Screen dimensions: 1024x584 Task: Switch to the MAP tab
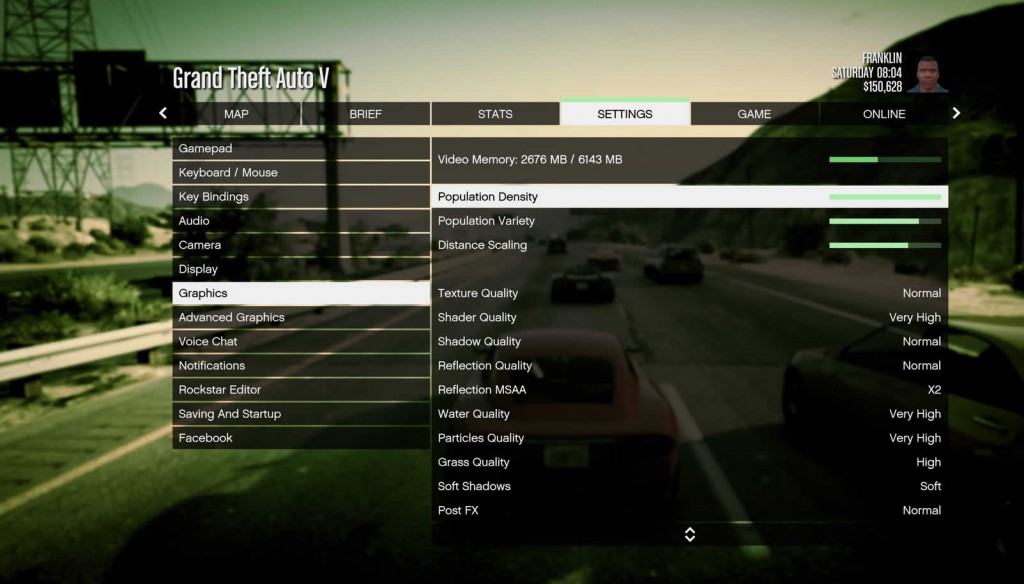[x=236, y=114]
